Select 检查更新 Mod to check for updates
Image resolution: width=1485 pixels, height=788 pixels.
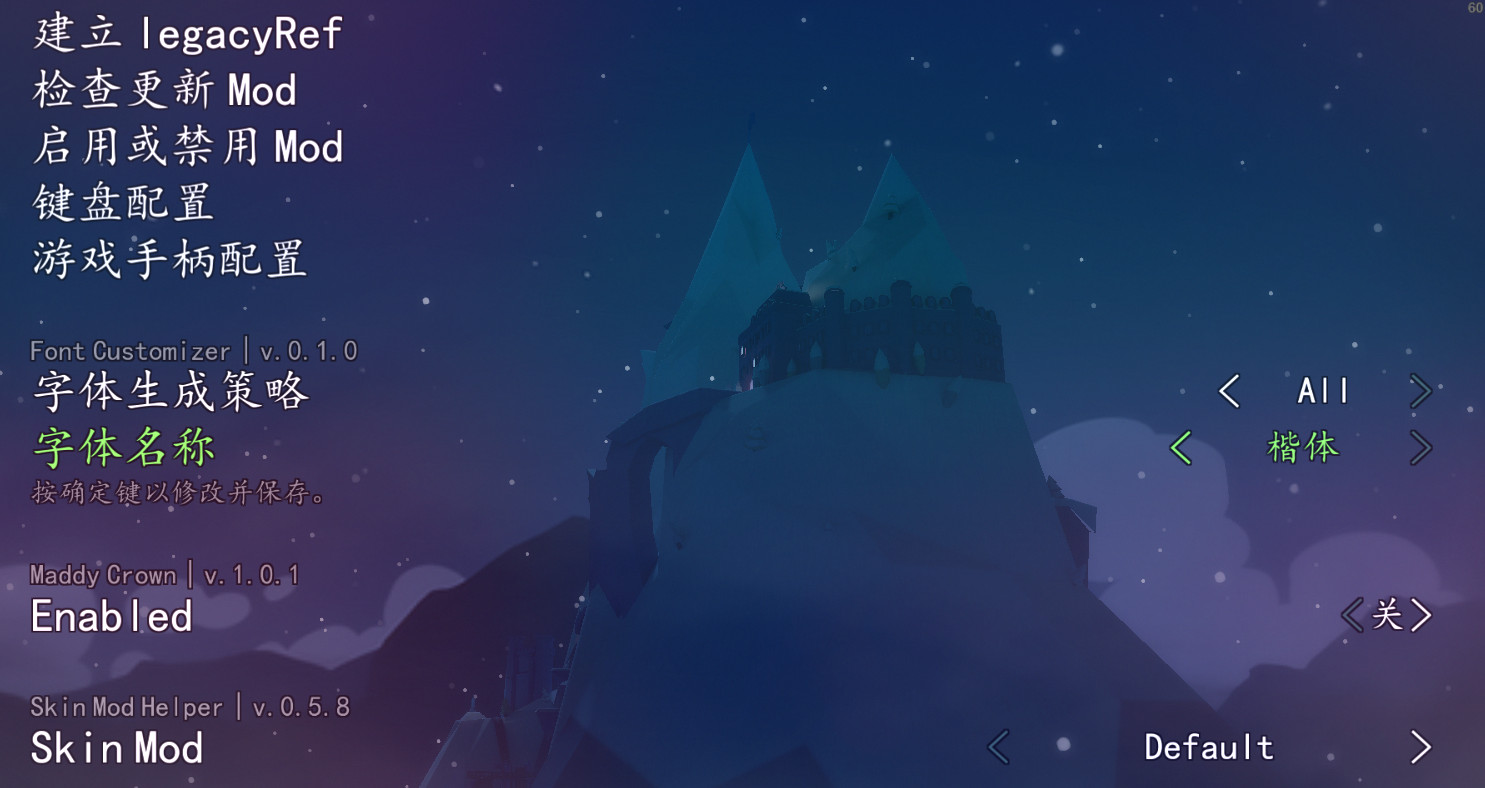[162, 90]
